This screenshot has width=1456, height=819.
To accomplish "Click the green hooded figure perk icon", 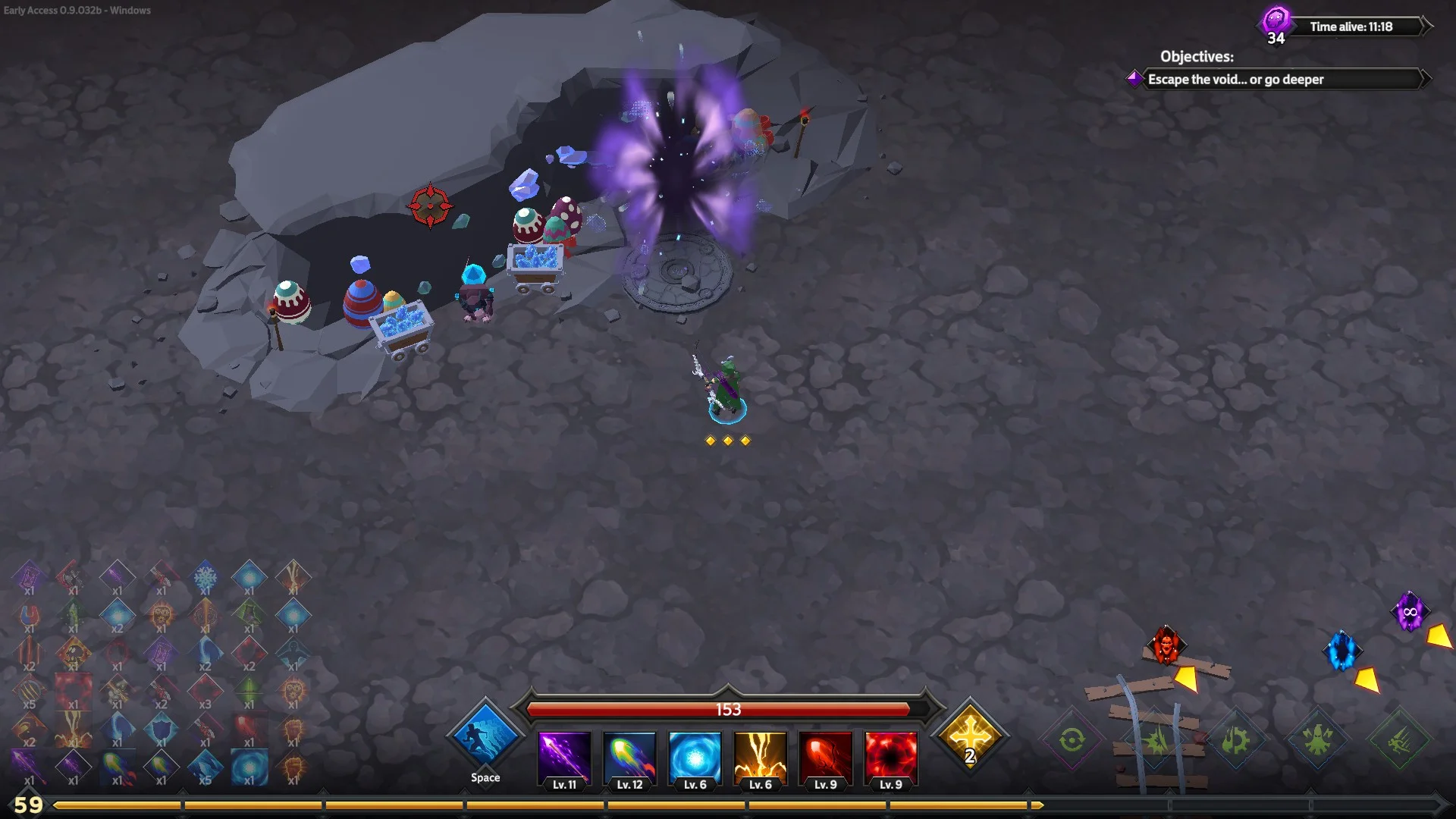I will click(1317, 739).
